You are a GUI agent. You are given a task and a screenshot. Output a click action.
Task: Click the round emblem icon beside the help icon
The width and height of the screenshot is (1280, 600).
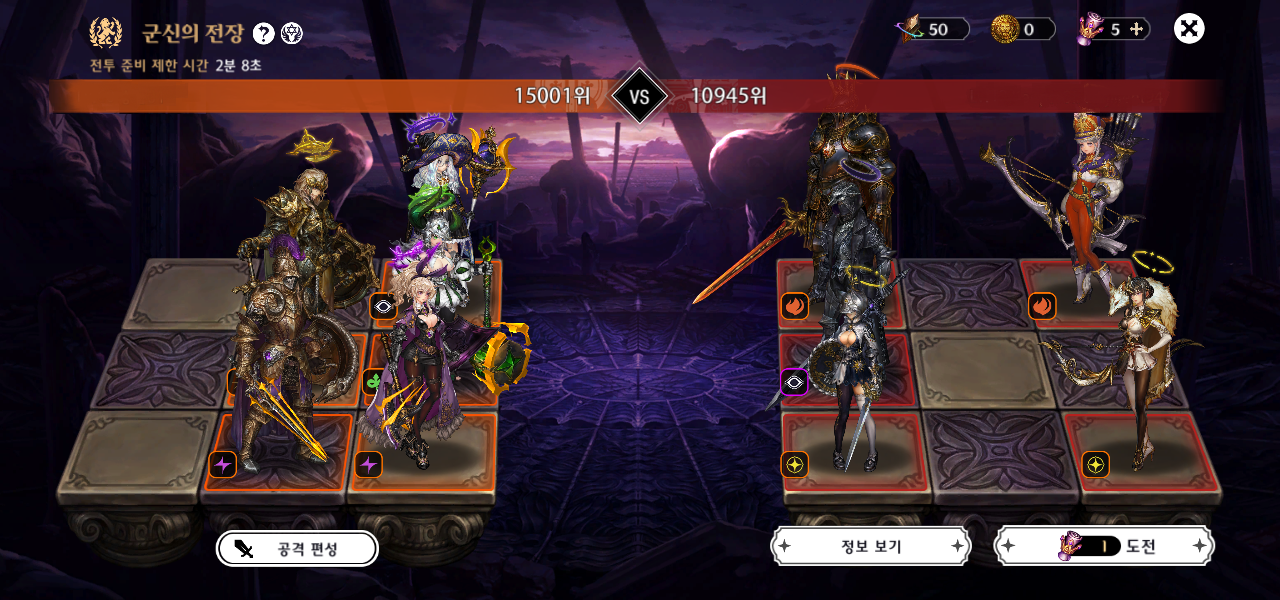[292, 34]
